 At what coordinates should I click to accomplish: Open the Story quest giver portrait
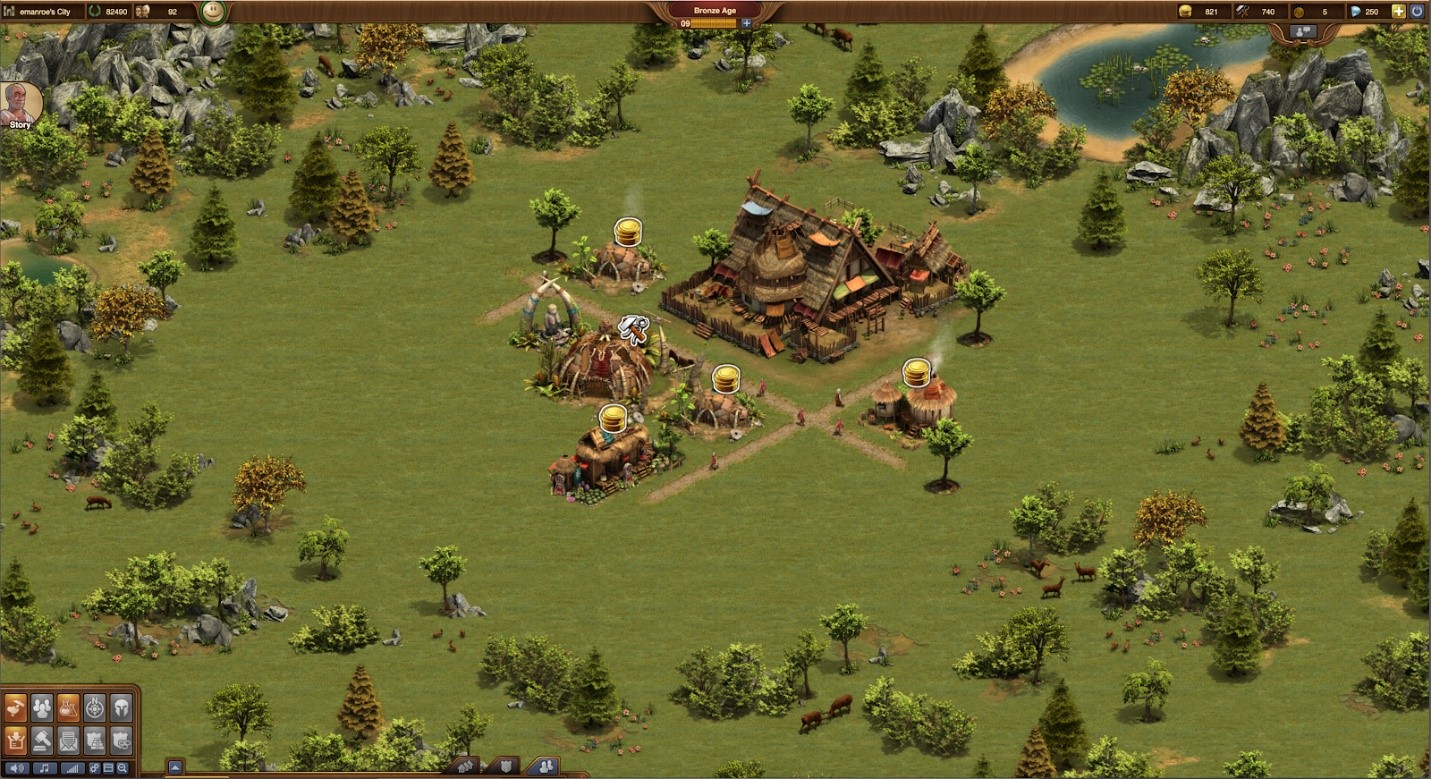pos(20,103)
